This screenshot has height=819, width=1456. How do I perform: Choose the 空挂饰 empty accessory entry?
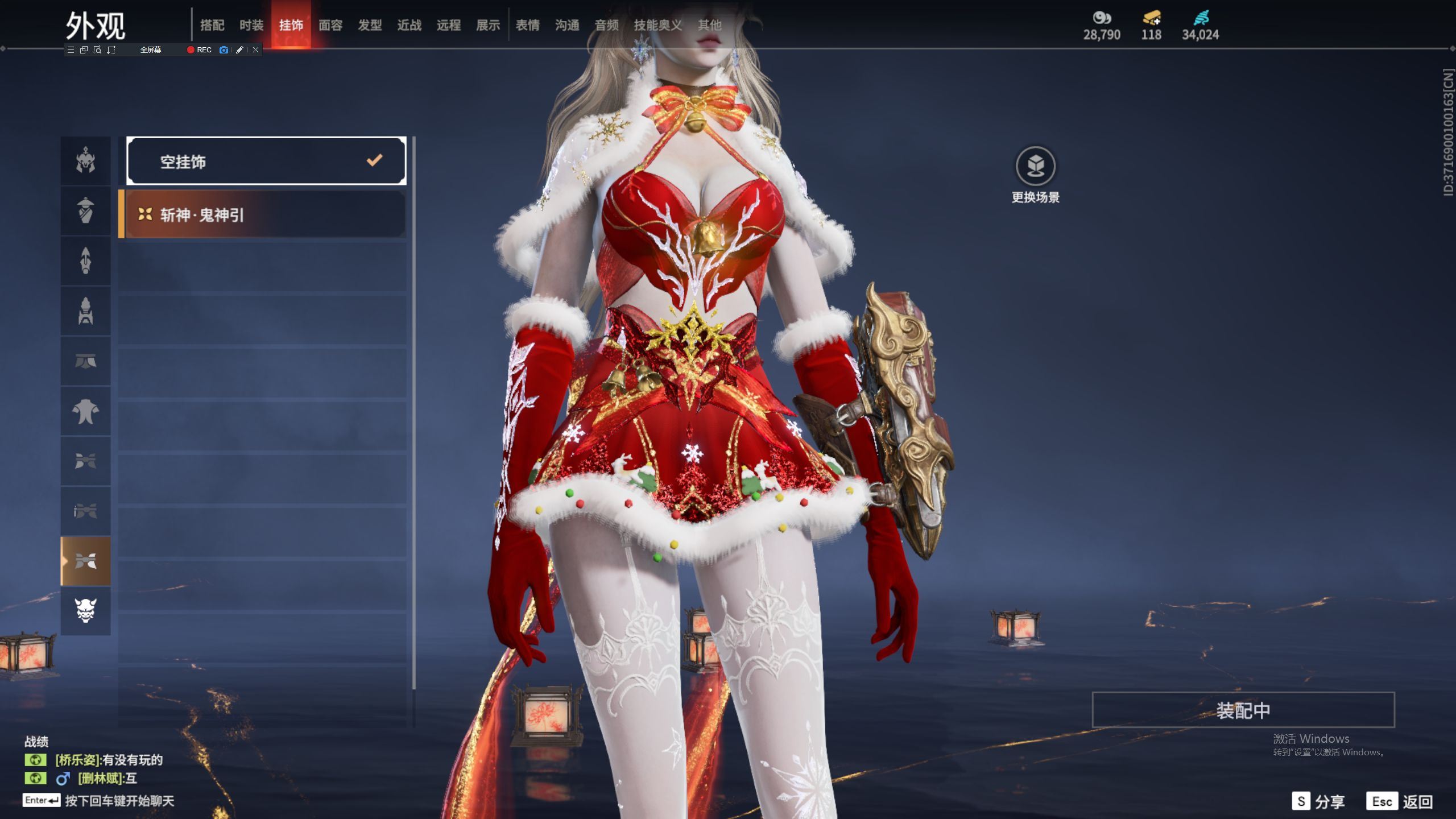266,162
